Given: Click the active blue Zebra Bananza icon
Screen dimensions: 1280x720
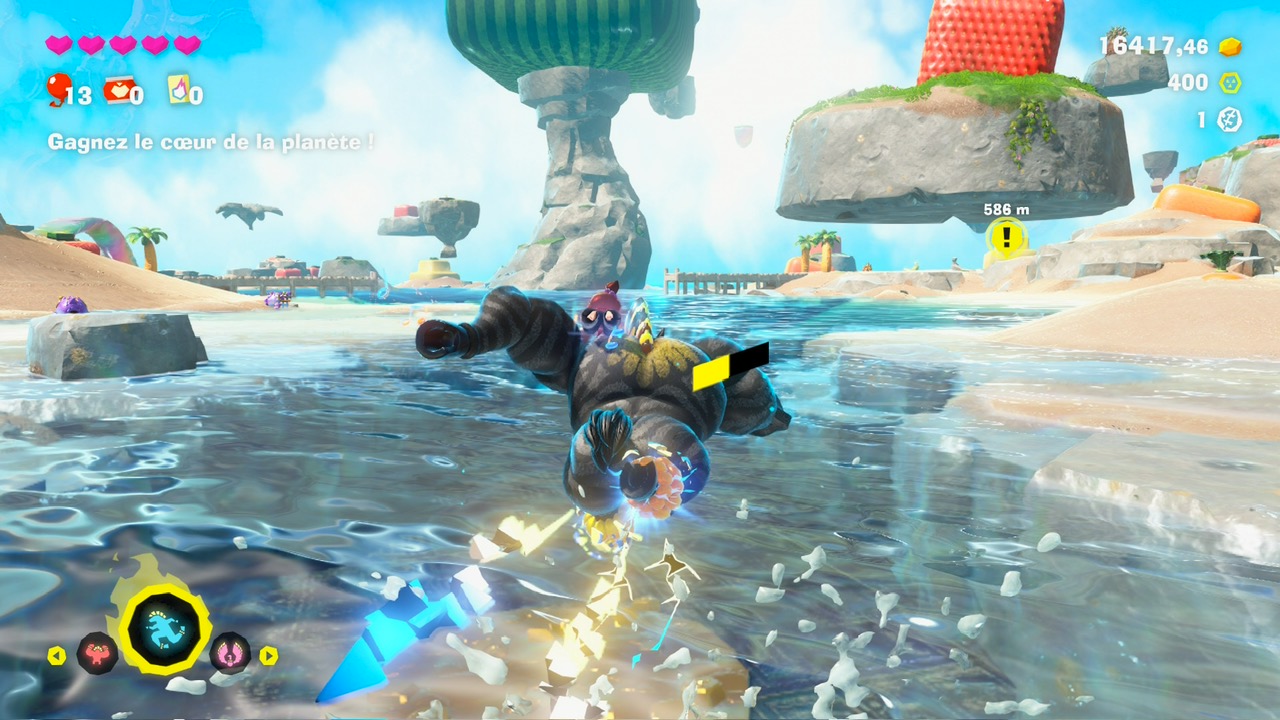Looking at the screenshot, I should pos(165,630).
